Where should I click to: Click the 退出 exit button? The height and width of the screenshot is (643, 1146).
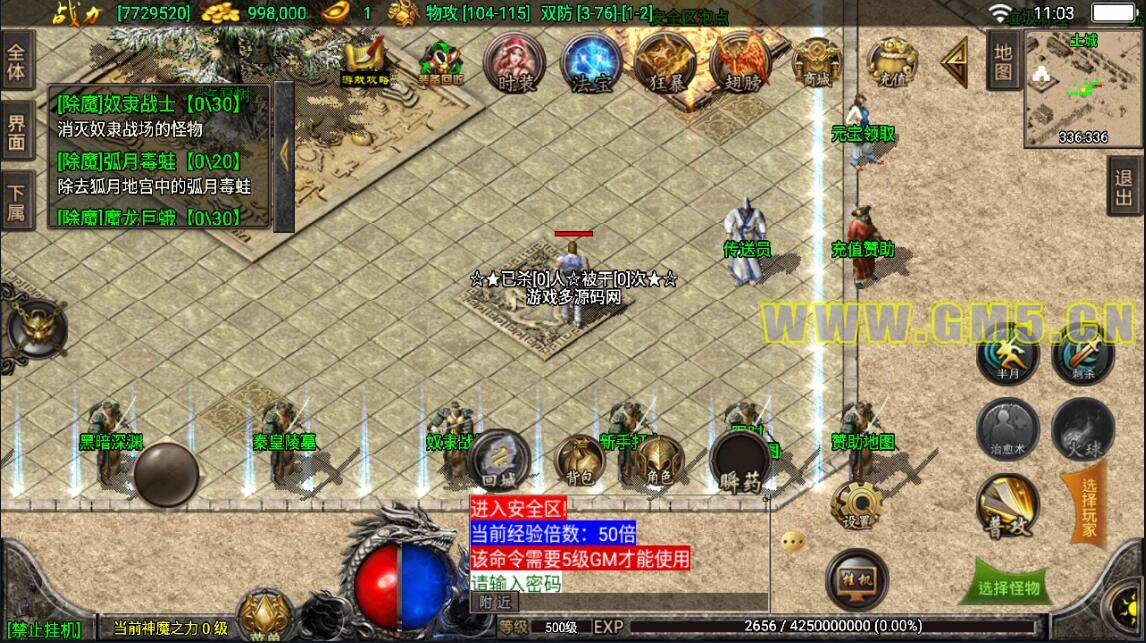[1126, 188]
